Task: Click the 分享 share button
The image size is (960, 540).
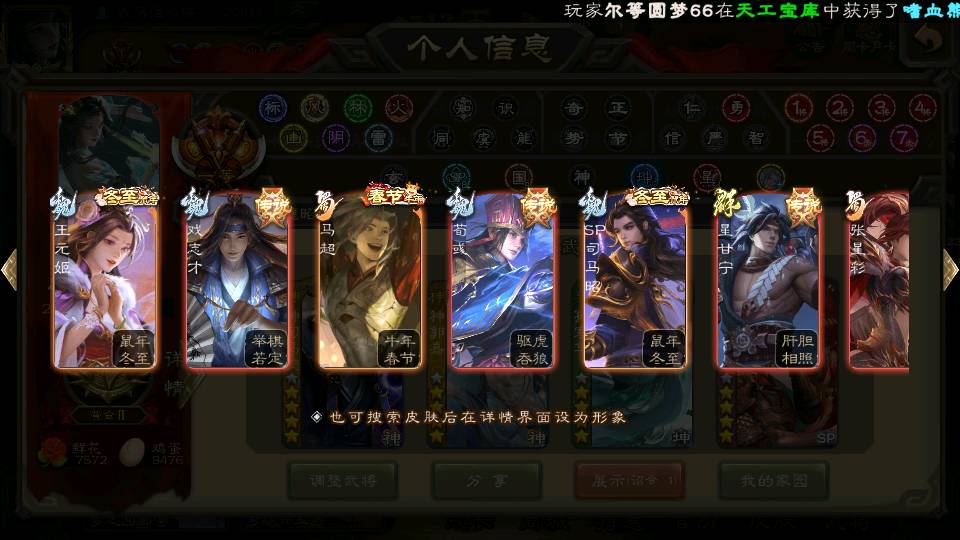Action: (x=486, y=480)
